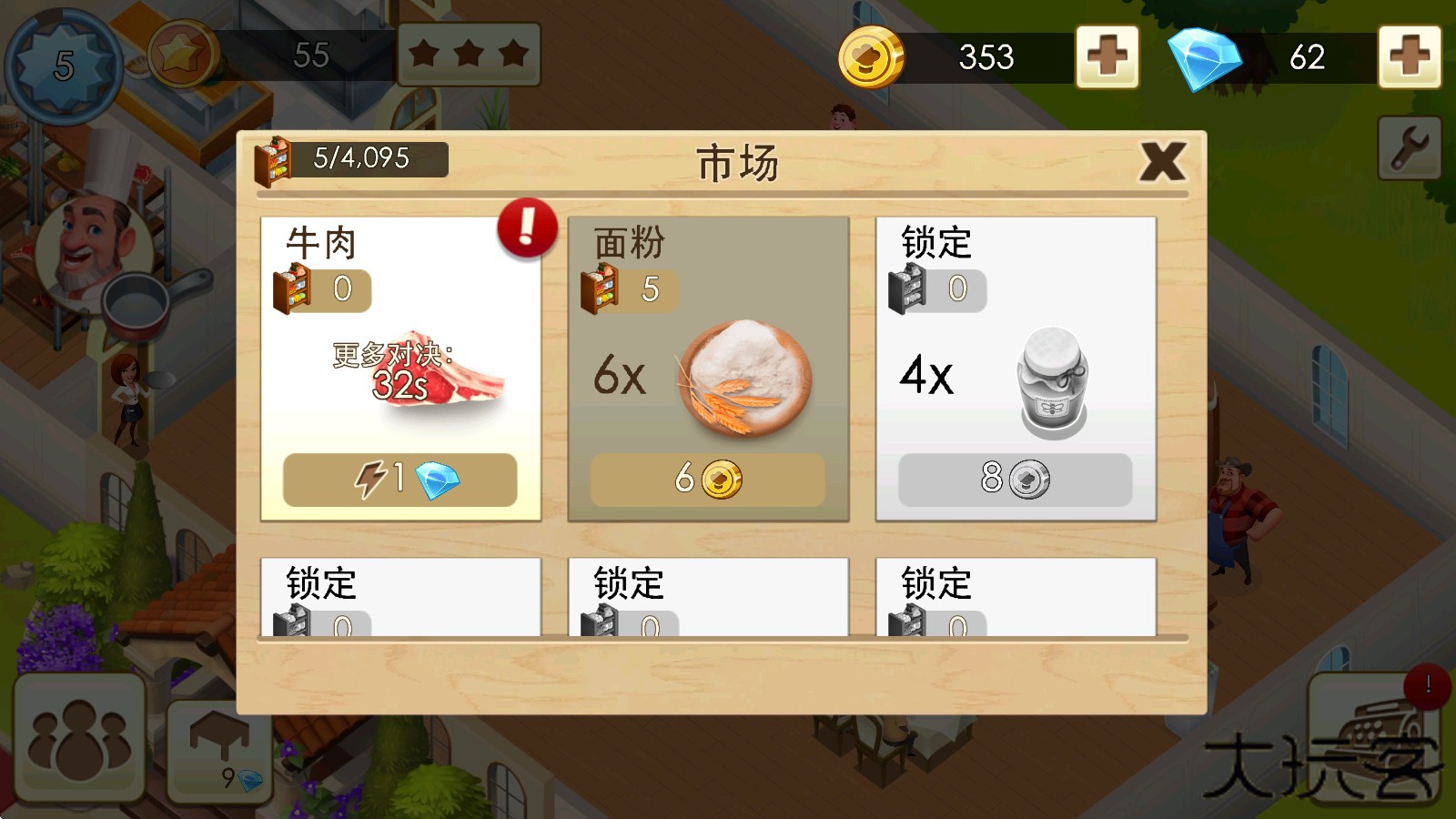The image size is (1456, 819).
Task: Buy flour for 6 coins
Action: (707, 480)
